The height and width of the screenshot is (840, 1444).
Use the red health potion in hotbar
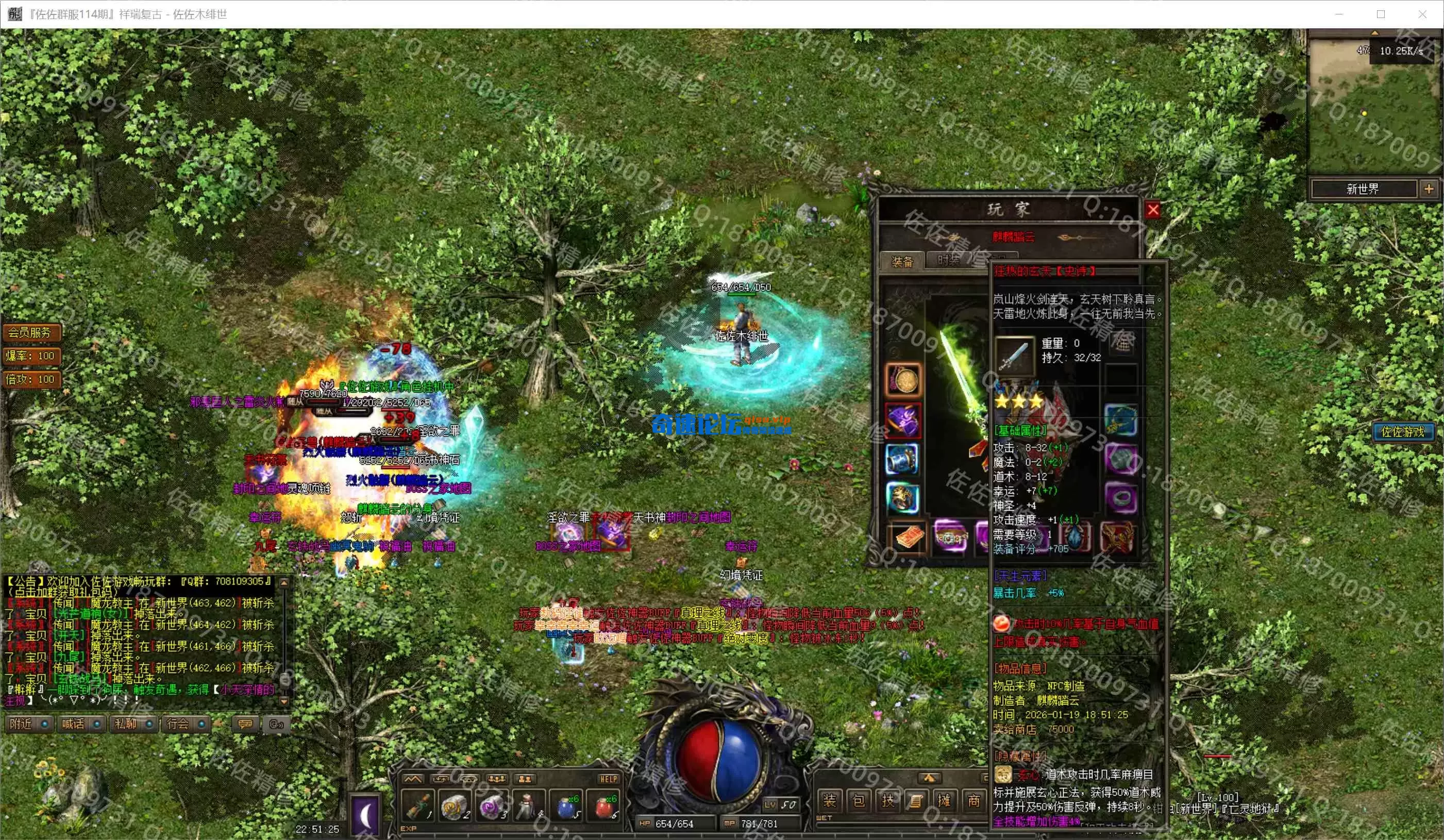point(603,806)
